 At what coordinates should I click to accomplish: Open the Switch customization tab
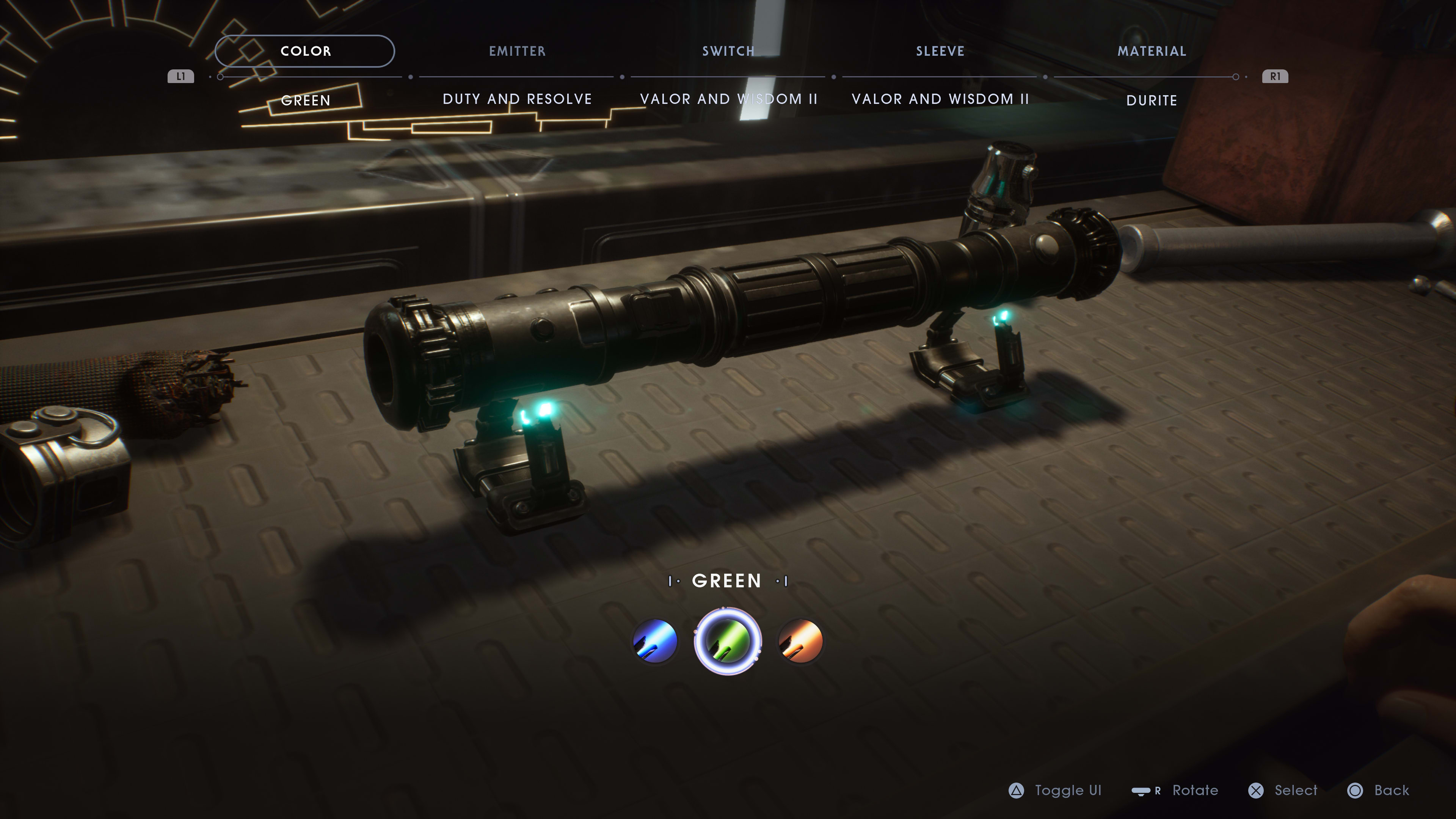pos(728,52)
